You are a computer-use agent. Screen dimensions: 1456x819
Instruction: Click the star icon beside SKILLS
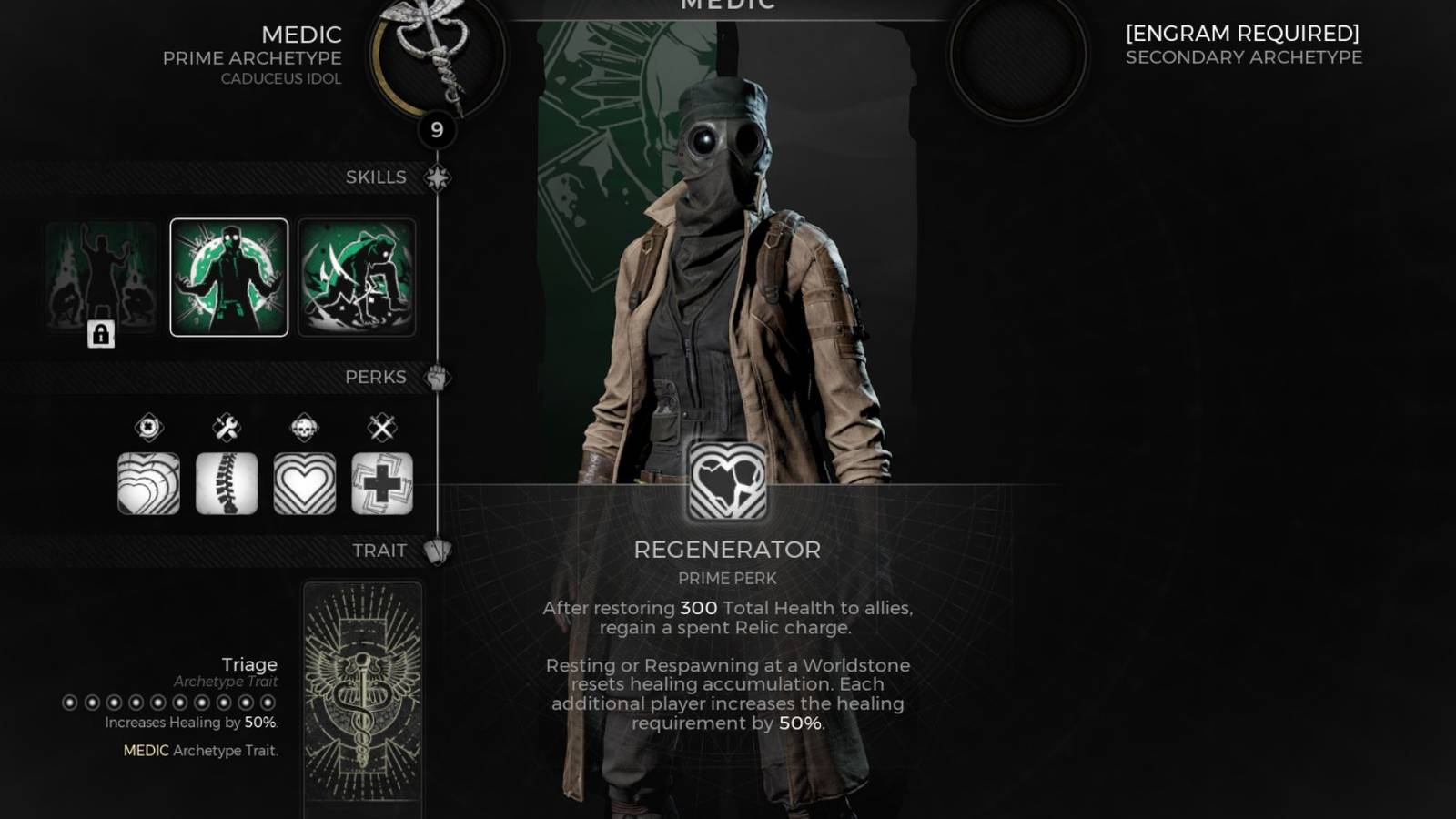pos(438,177)
